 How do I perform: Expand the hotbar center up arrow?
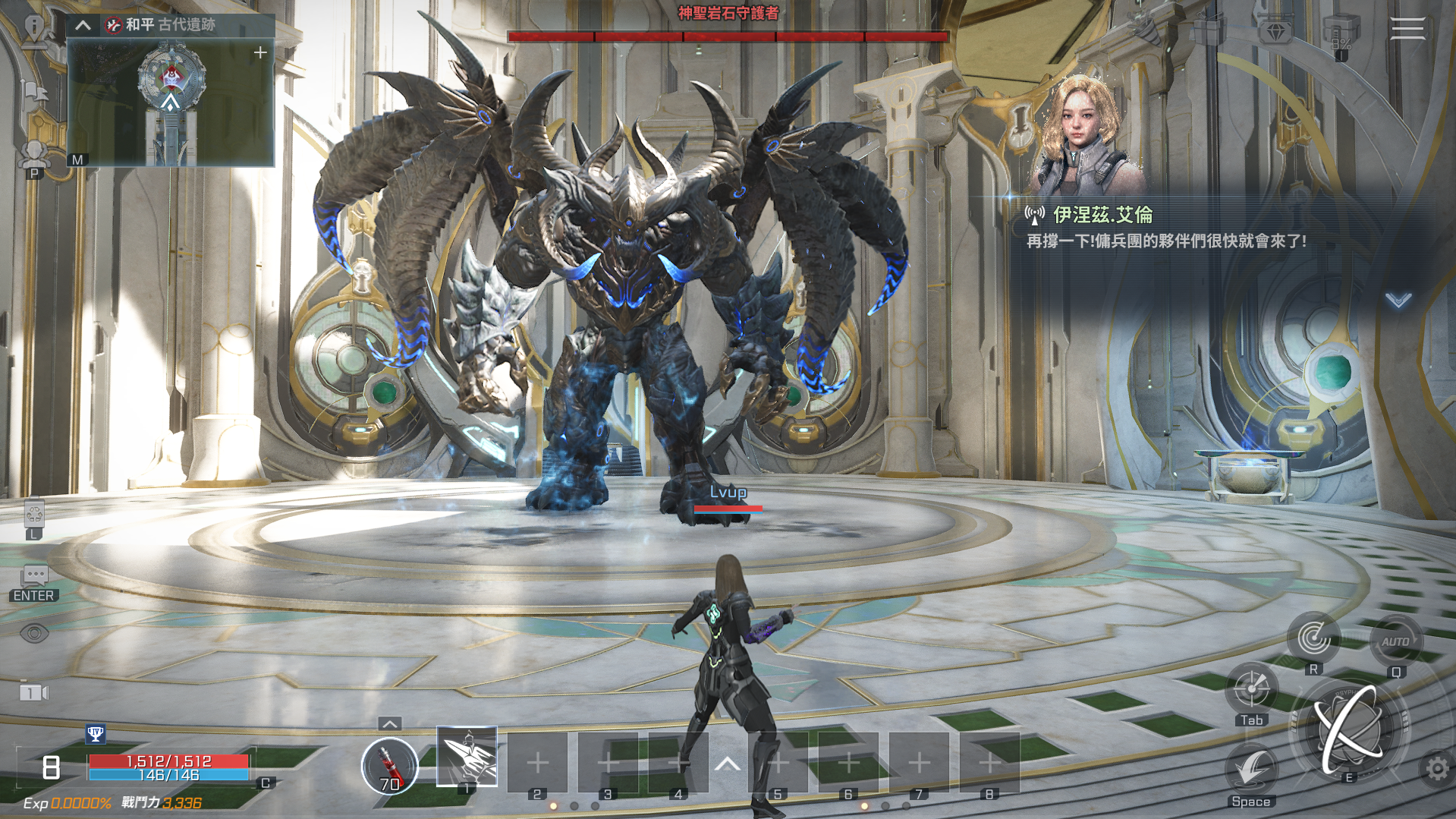click(x=727, y=764)
